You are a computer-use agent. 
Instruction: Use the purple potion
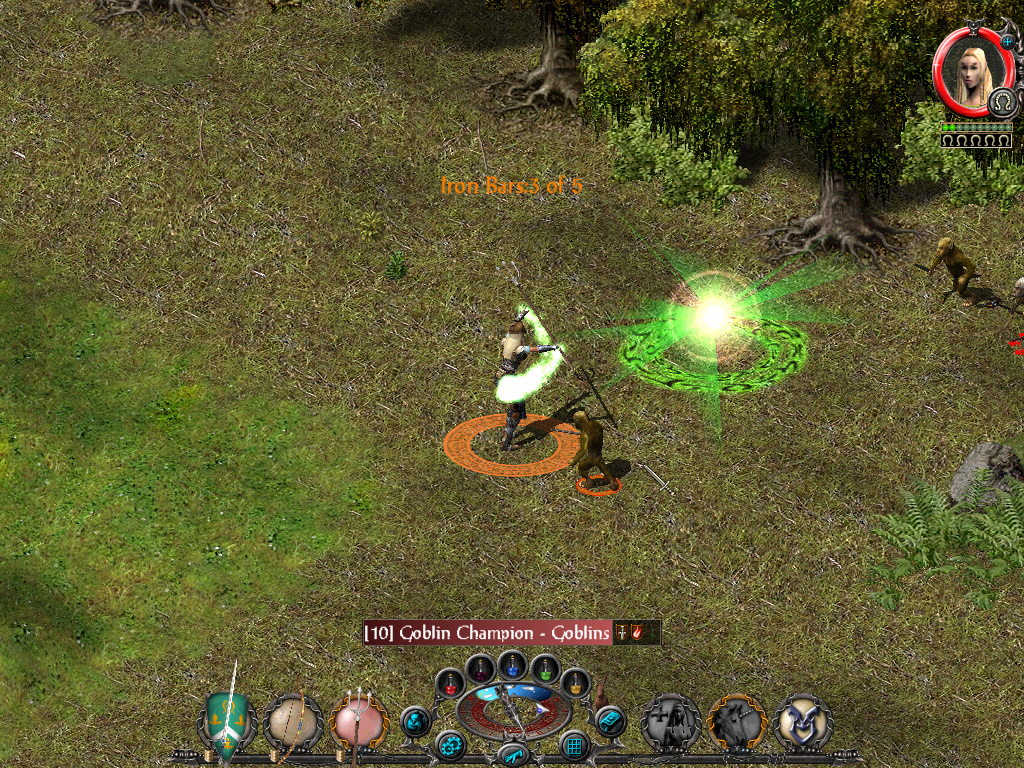(480, 667)
